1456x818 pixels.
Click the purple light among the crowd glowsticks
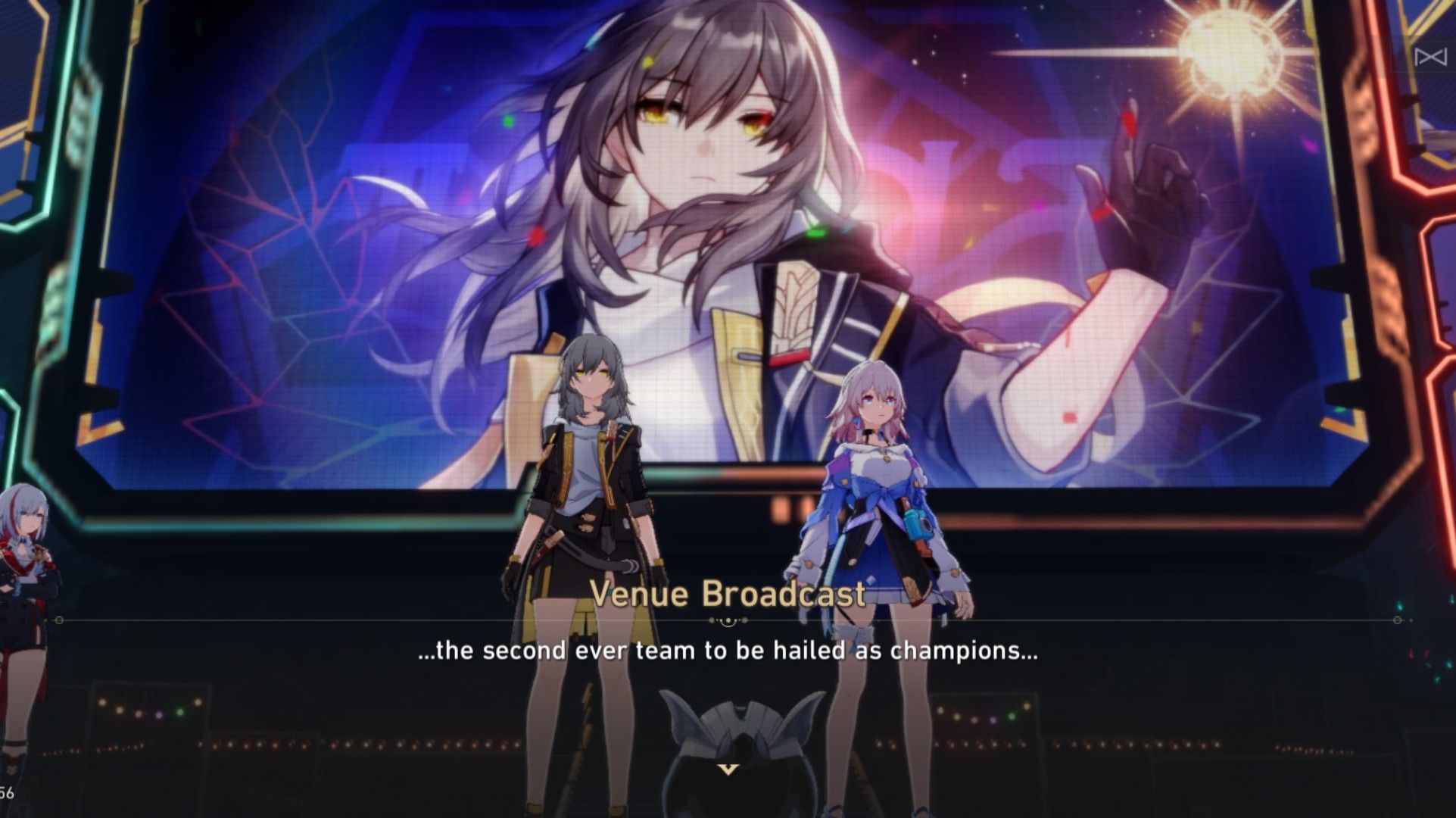click(x=158, y=716)
